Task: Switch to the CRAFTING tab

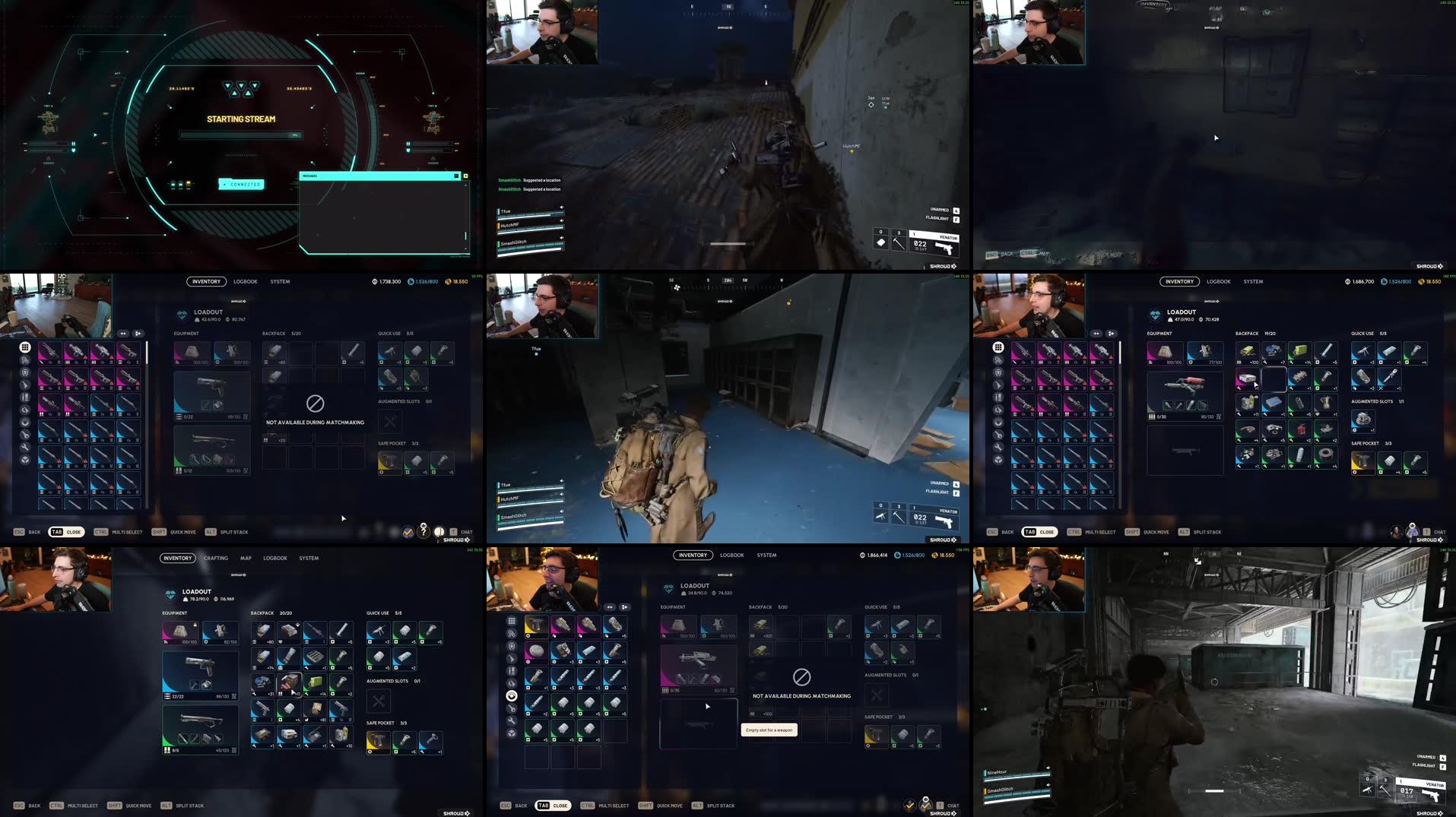Action: 216,558
